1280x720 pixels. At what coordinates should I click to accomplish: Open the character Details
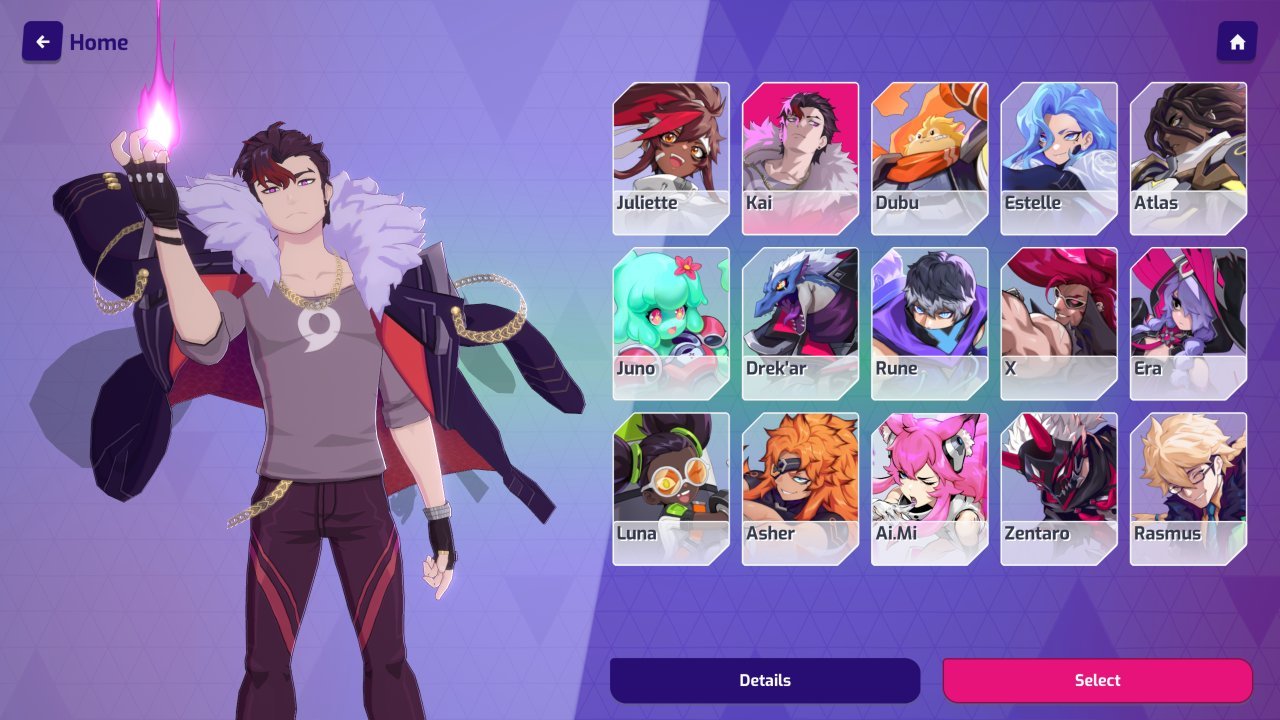coord(765,680)
